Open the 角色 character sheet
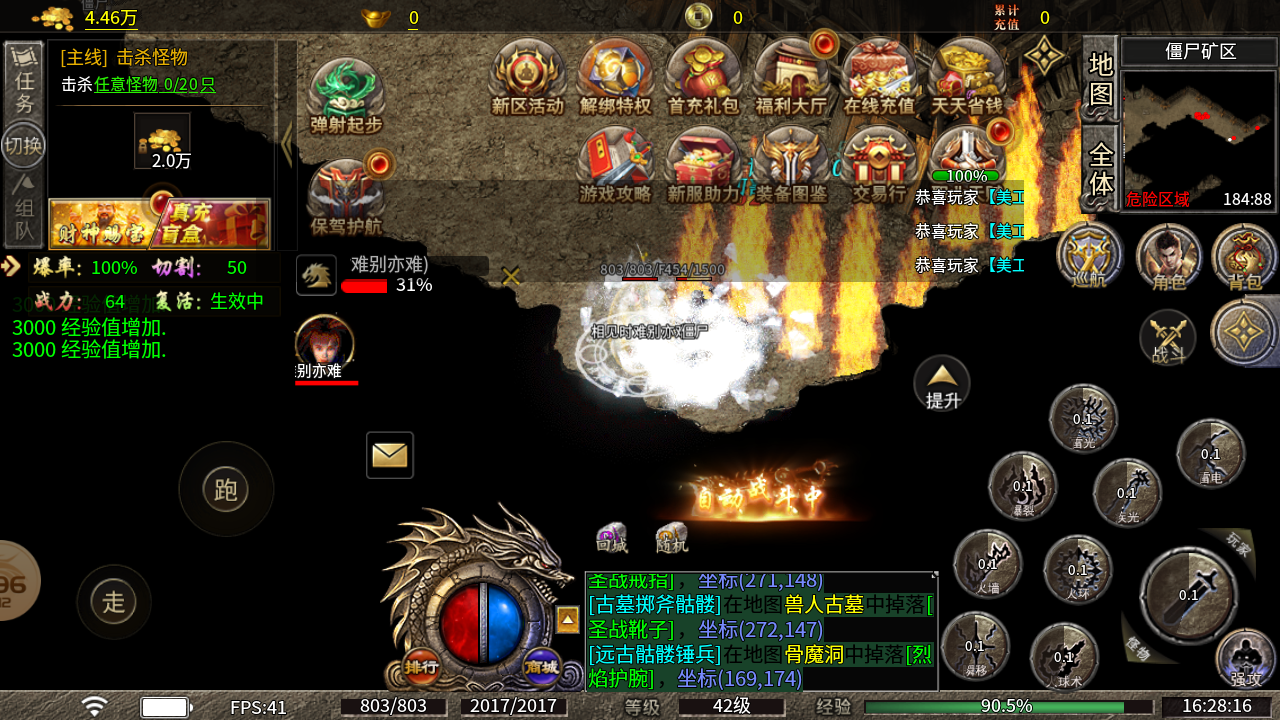Image resolution: width=1280 pixels, height=720 pixels. 1169,255
